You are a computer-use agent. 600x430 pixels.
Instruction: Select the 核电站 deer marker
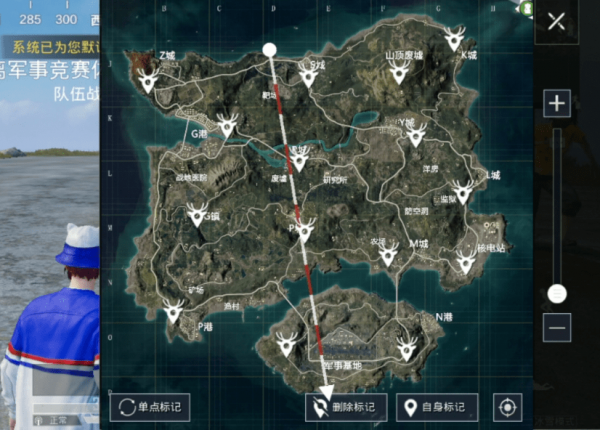pyautogui.click(x=465, y=262)
